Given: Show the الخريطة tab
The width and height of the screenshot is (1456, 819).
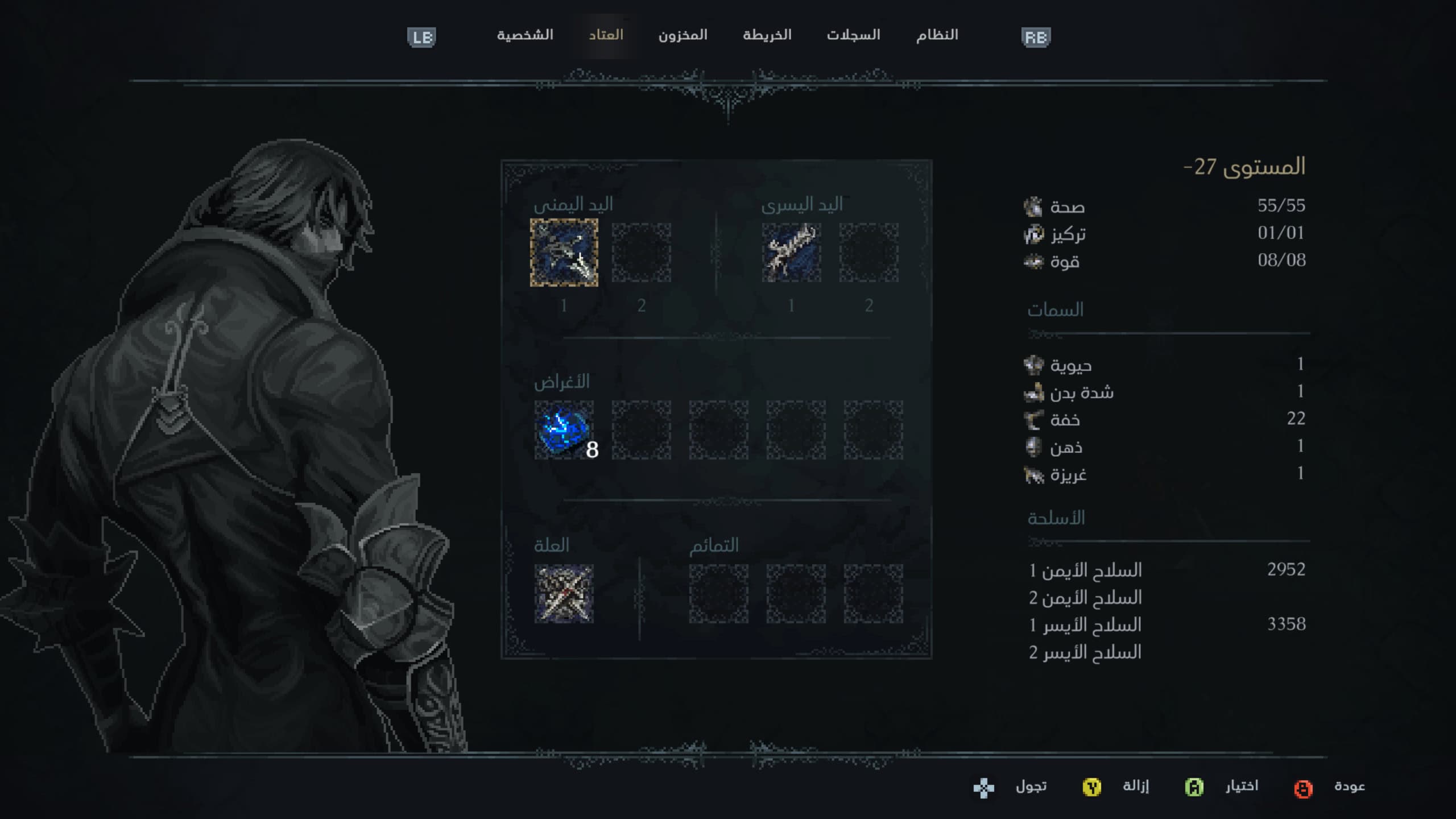Looking at the screenshot, I should (x=767, y=35).
